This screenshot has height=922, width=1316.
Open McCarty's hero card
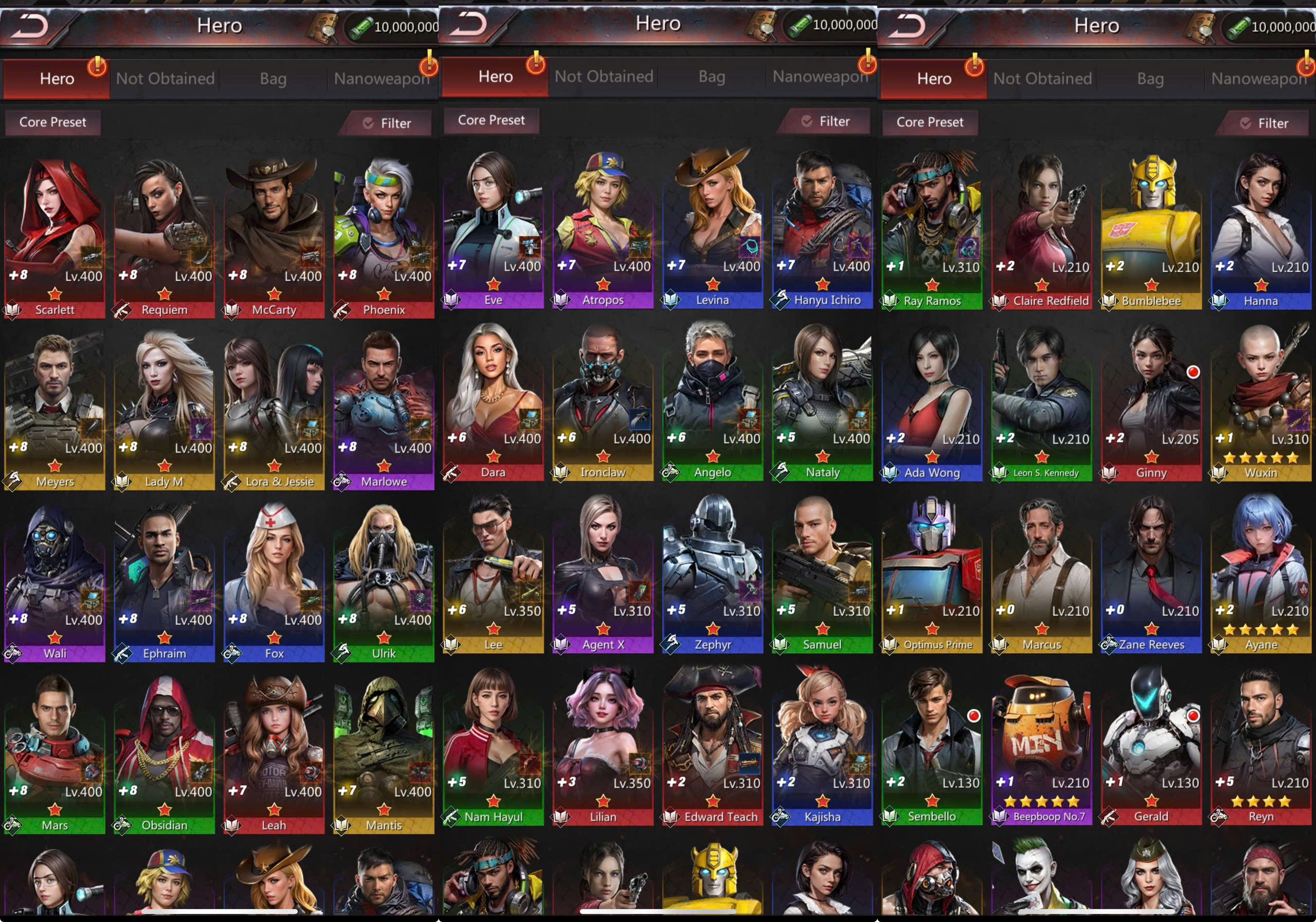274,235
